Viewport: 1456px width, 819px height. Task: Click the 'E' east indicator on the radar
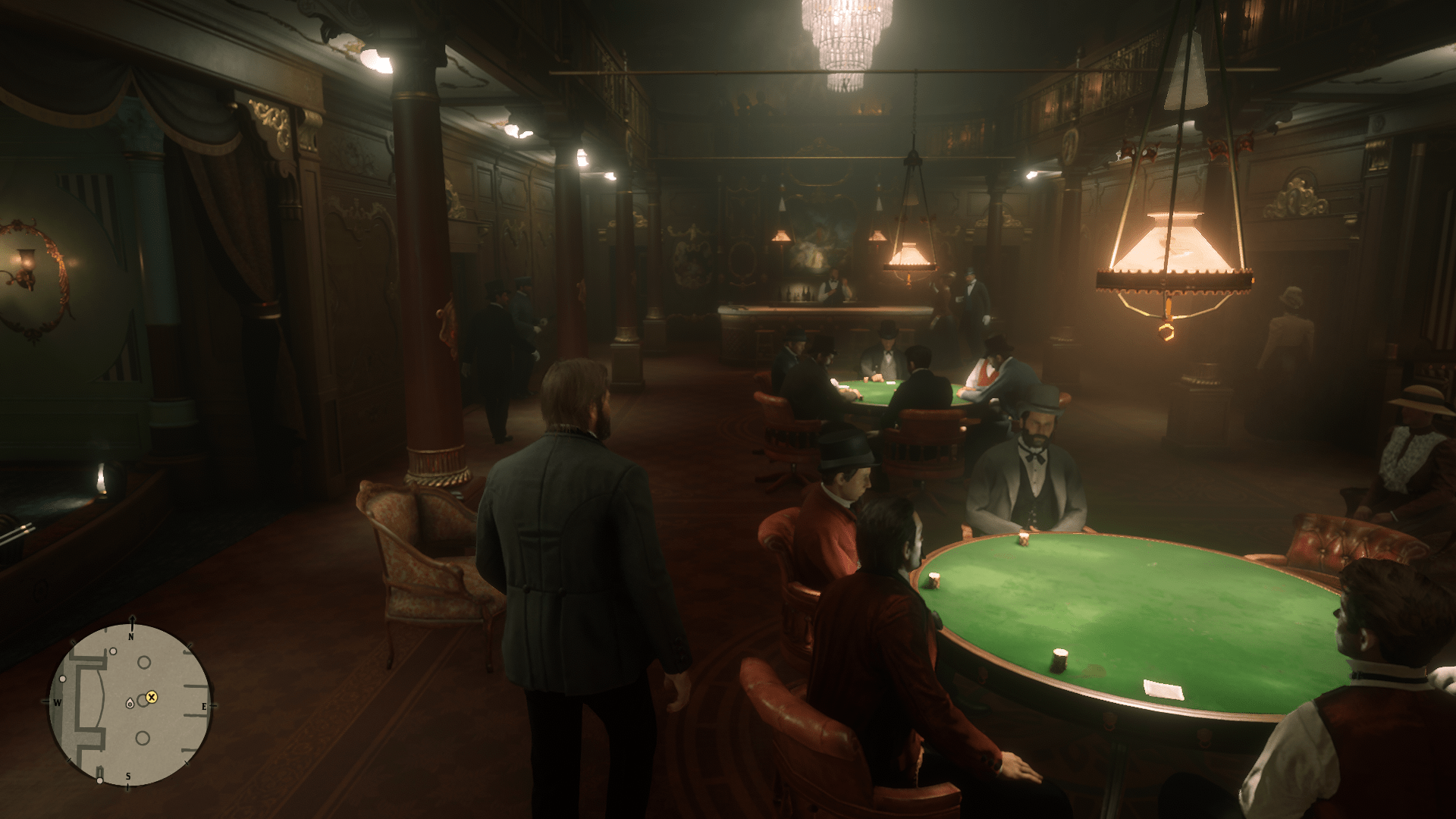[205, 706]
